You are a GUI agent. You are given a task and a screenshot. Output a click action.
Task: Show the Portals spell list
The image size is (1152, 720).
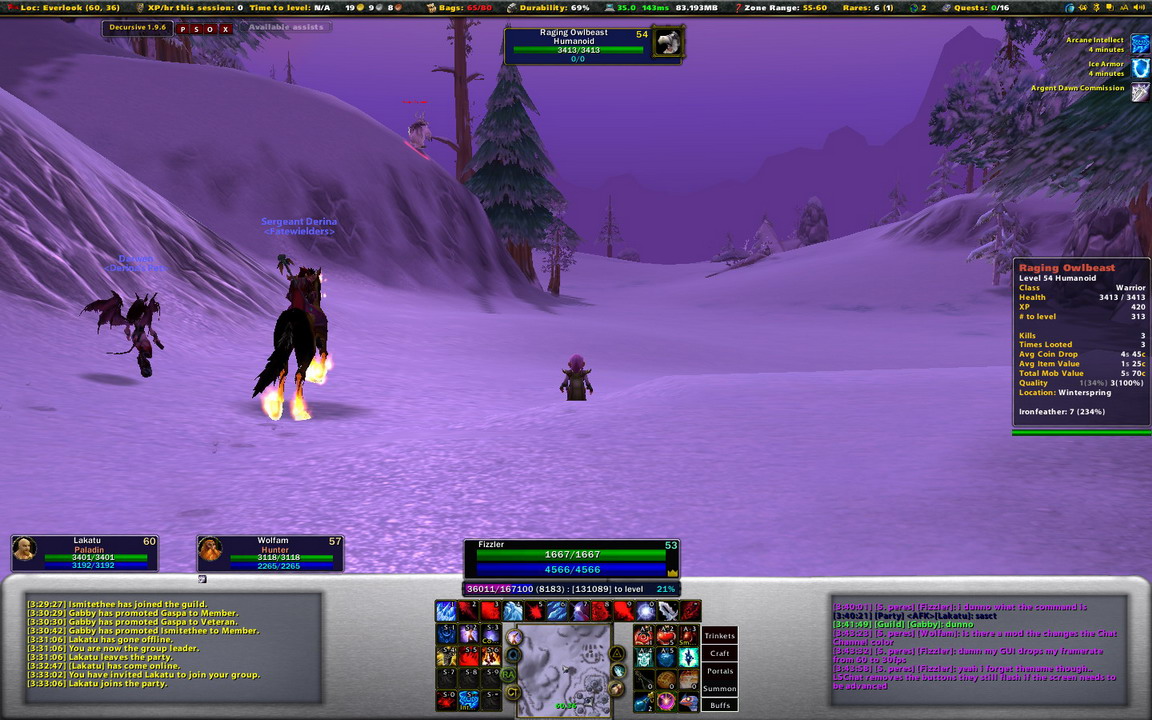click(x=719, y=671)
